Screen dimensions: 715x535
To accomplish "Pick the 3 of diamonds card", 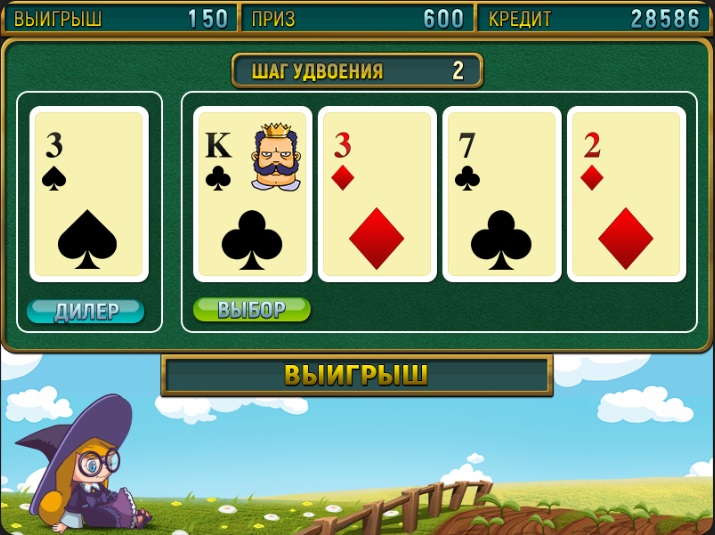I will [377, 194].
